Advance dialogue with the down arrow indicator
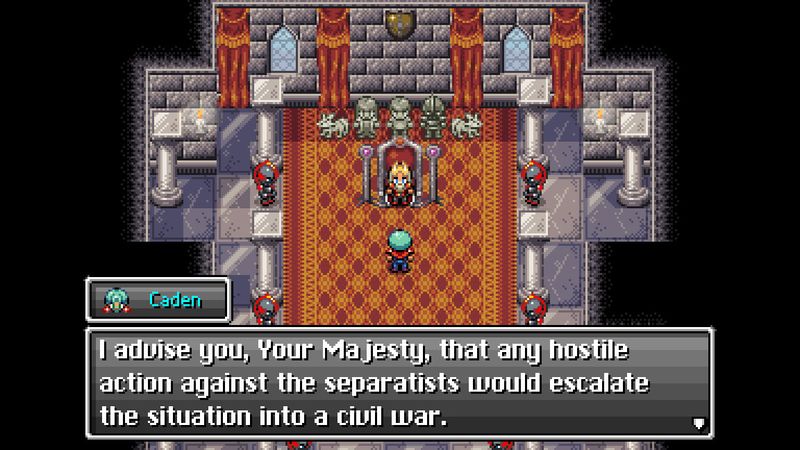Screen dimensions: 800x450 pyautogui.click(x=697, y=423)
